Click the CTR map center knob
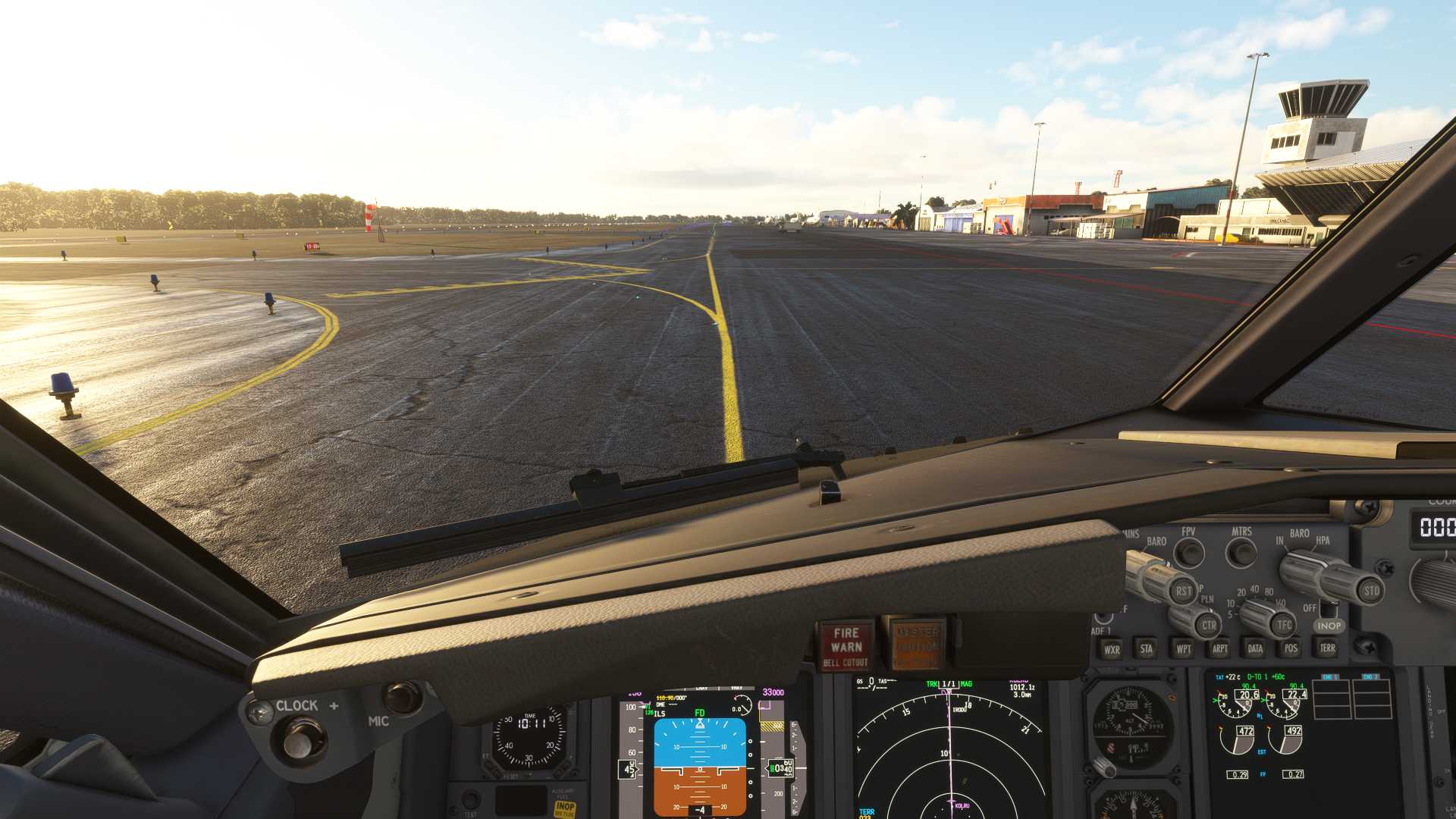The width and height of the screenshot is (1456, 819). tap(1208, 626)
